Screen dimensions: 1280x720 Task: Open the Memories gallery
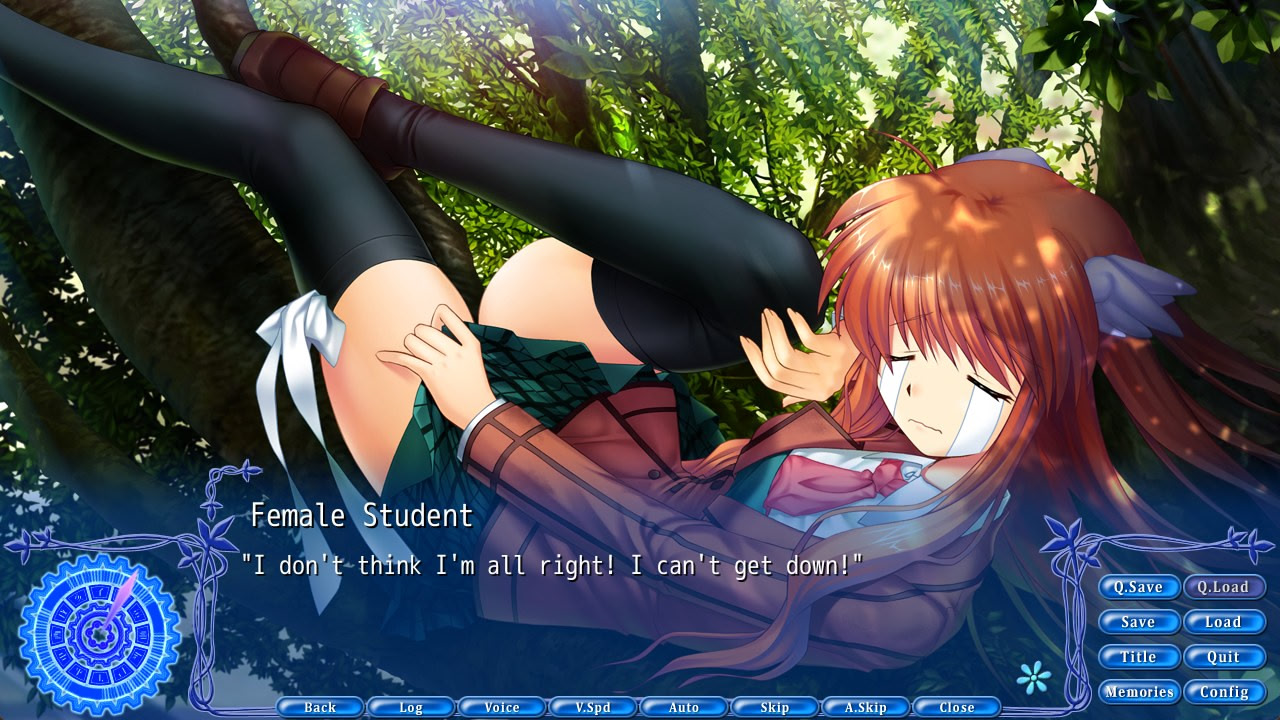point(1138,691)
